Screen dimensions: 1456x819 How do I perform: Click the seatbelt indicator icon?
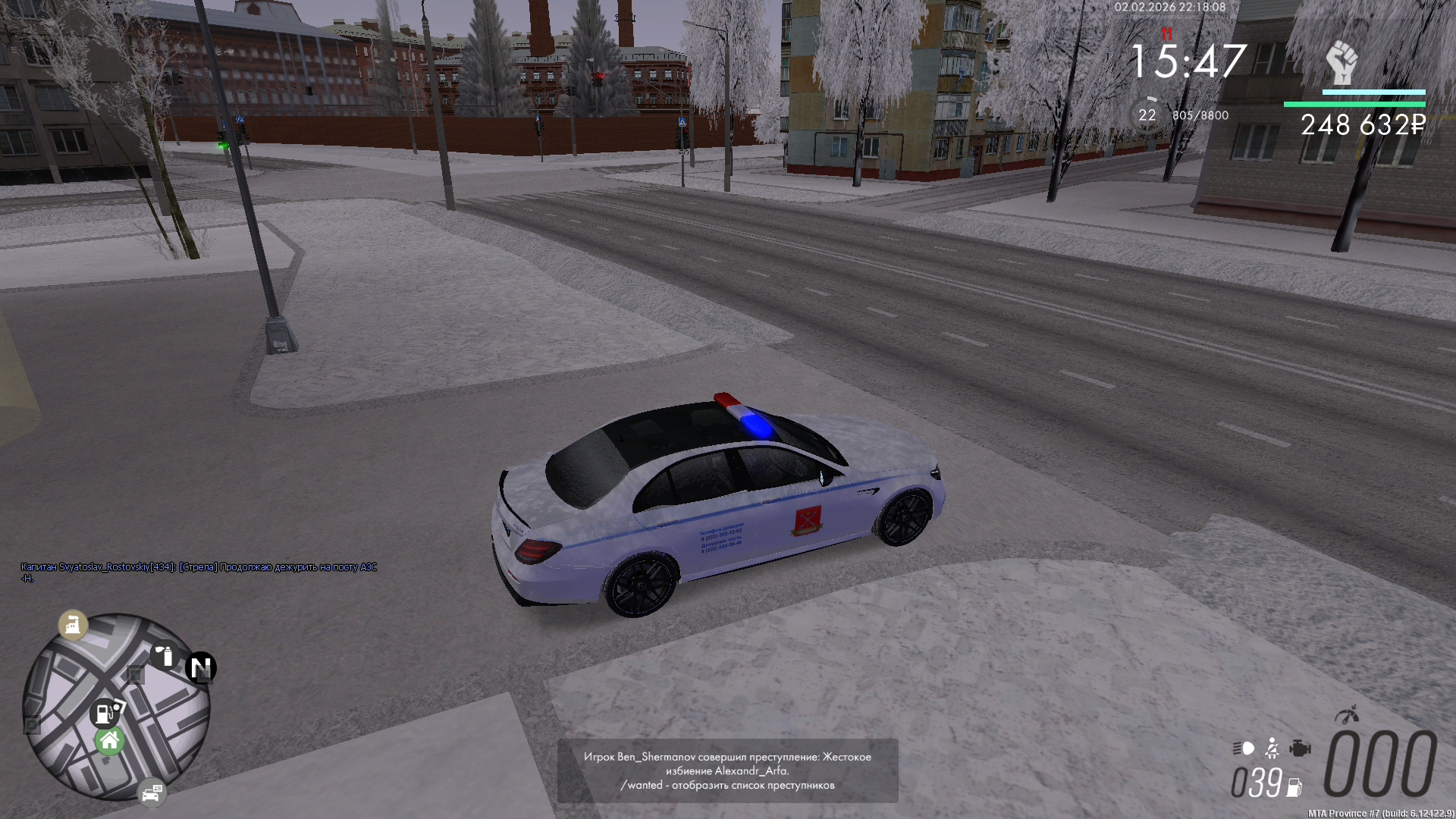(1272, 749)
